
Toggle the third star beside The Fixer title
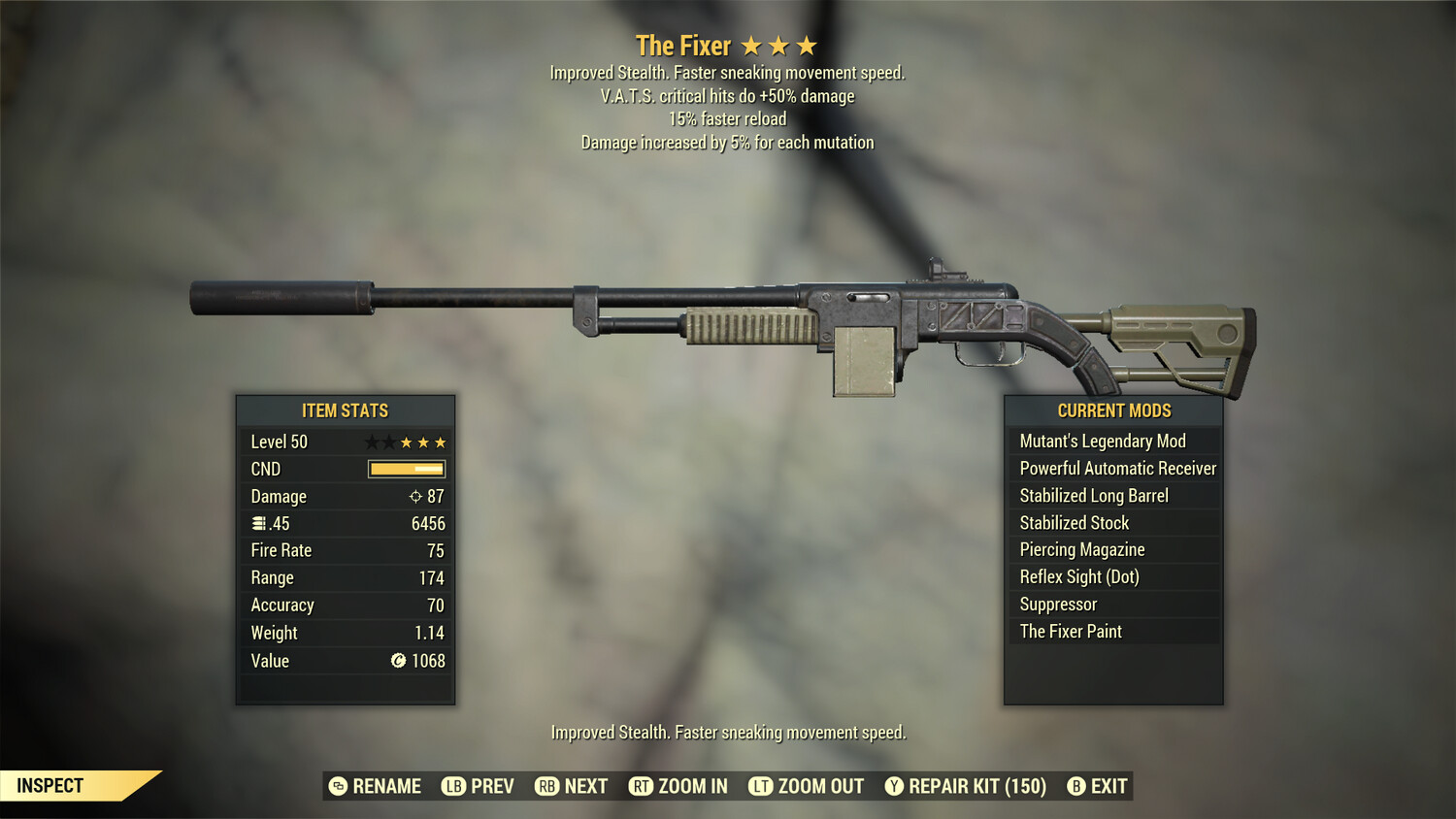807,45
